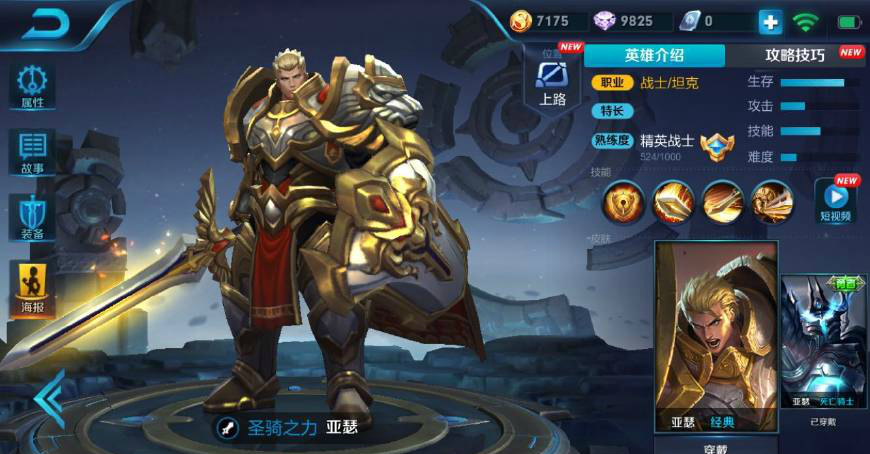Click the 上路 lane position icon
Viewport: 870px width, 454px height.
pyautogui.click(x=552, y=80)
